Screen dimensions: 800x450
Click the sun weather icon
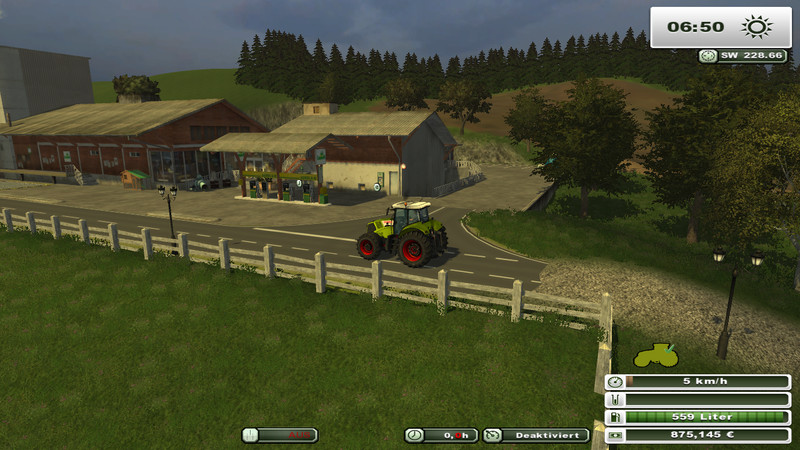pos(753,27)
